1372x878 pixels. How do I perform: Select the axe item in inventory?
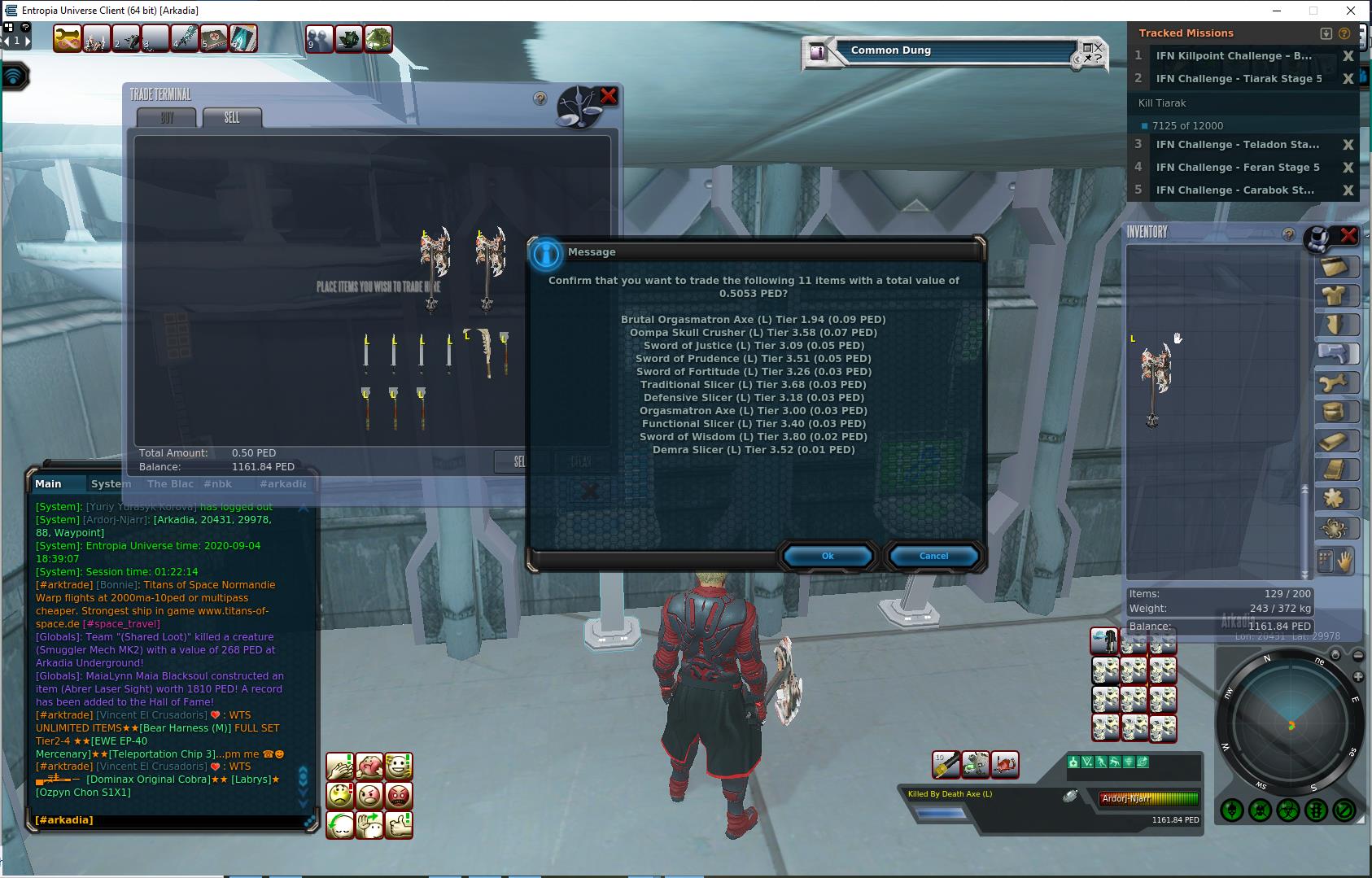(1154, 384)
